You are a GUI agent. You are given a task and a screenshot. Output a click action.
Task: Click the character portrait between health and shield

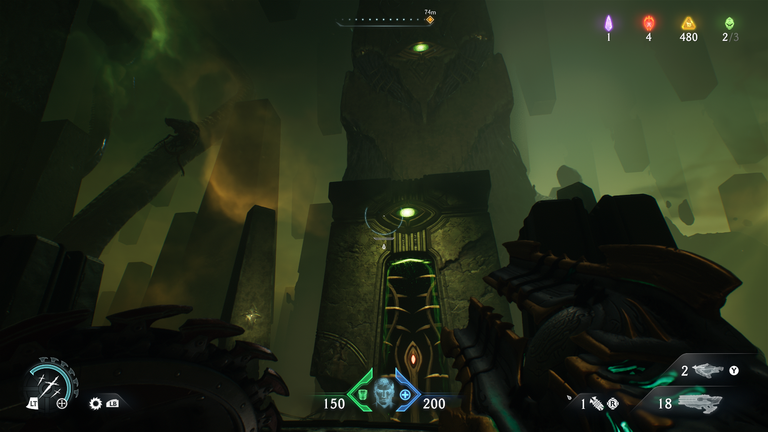(x=384, y=392)
